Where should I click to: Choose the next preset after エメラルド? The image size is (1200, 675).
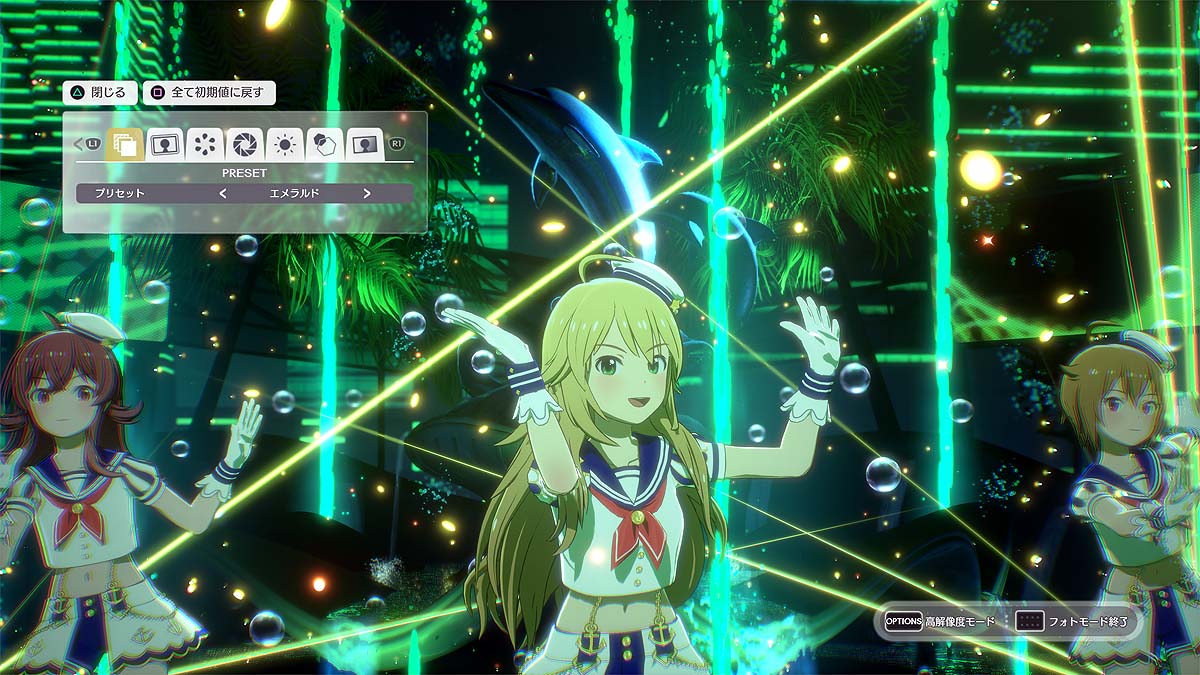click(x=367, y=193)
